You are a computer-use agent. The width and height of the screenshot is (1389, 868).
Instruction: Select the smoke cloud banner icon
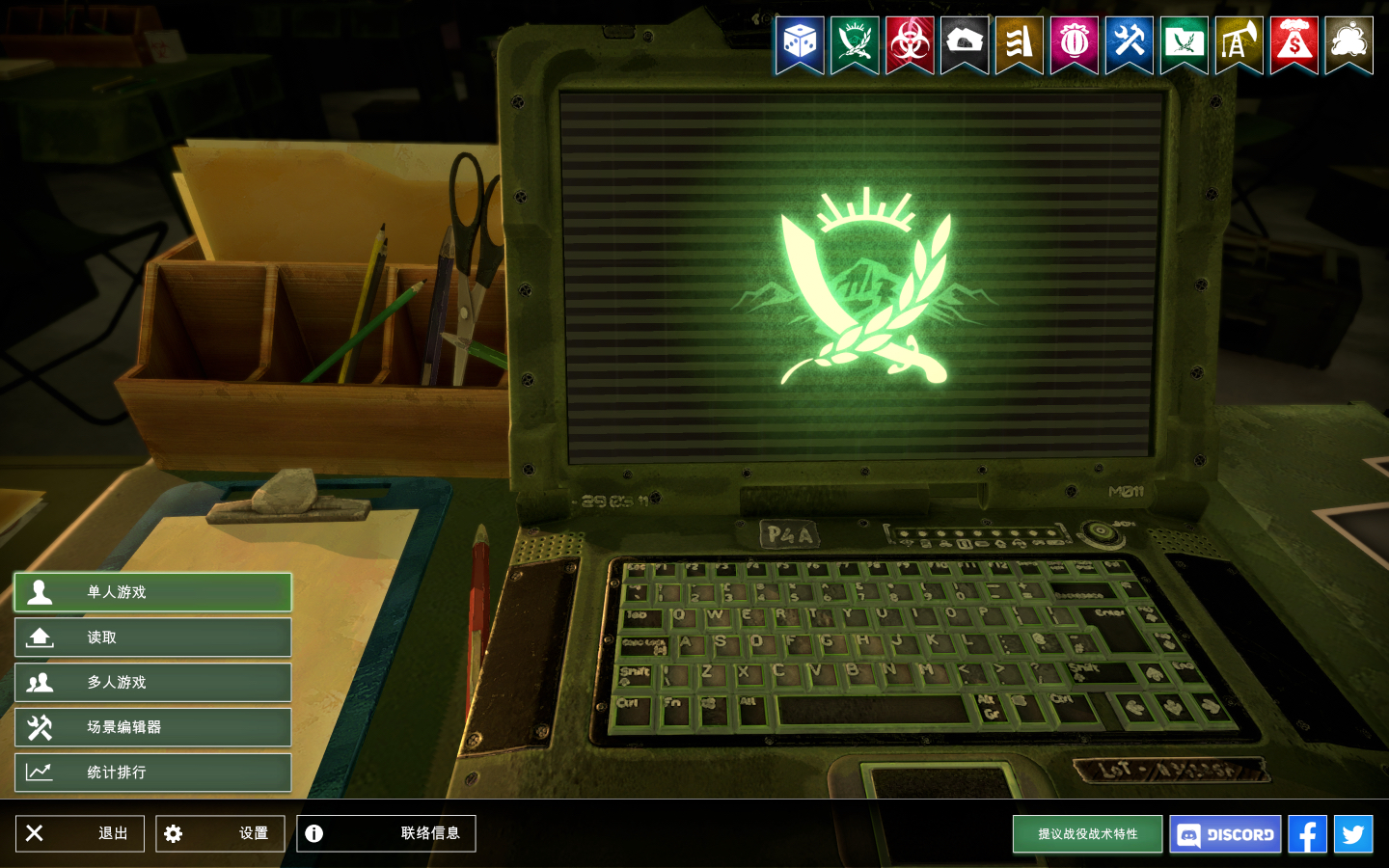point(1348,43)
